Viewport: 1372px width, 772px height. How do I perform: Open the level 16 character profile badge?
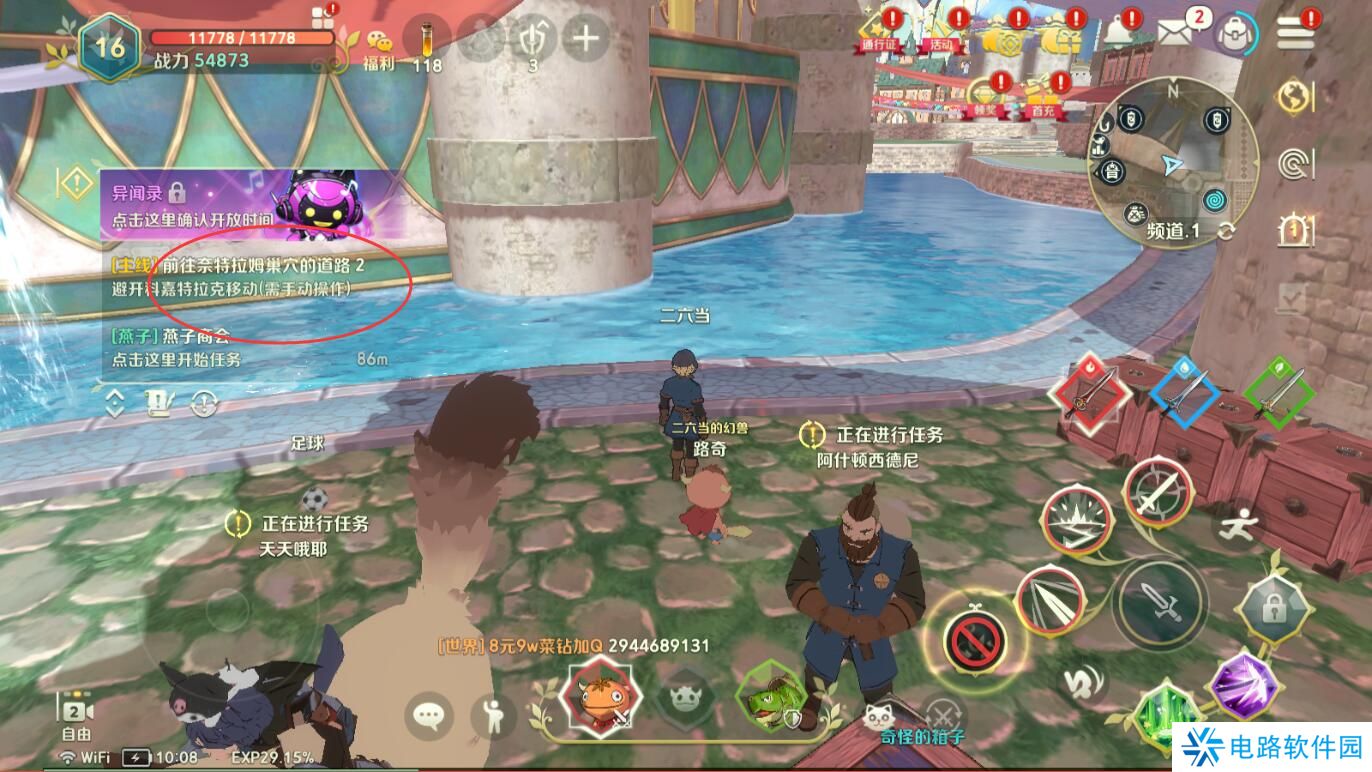pyautogui.click(x=109, y=47)
